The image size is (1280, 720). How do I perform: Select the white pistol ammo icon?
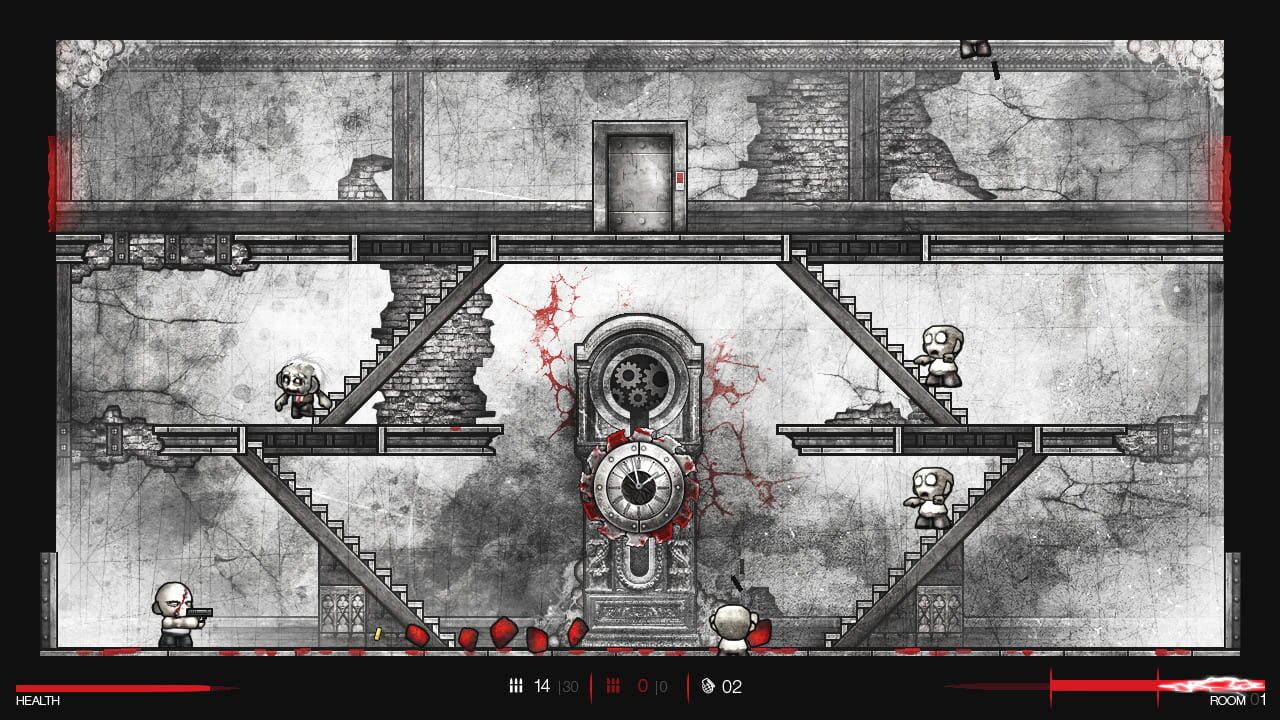[x=516, y=686]
